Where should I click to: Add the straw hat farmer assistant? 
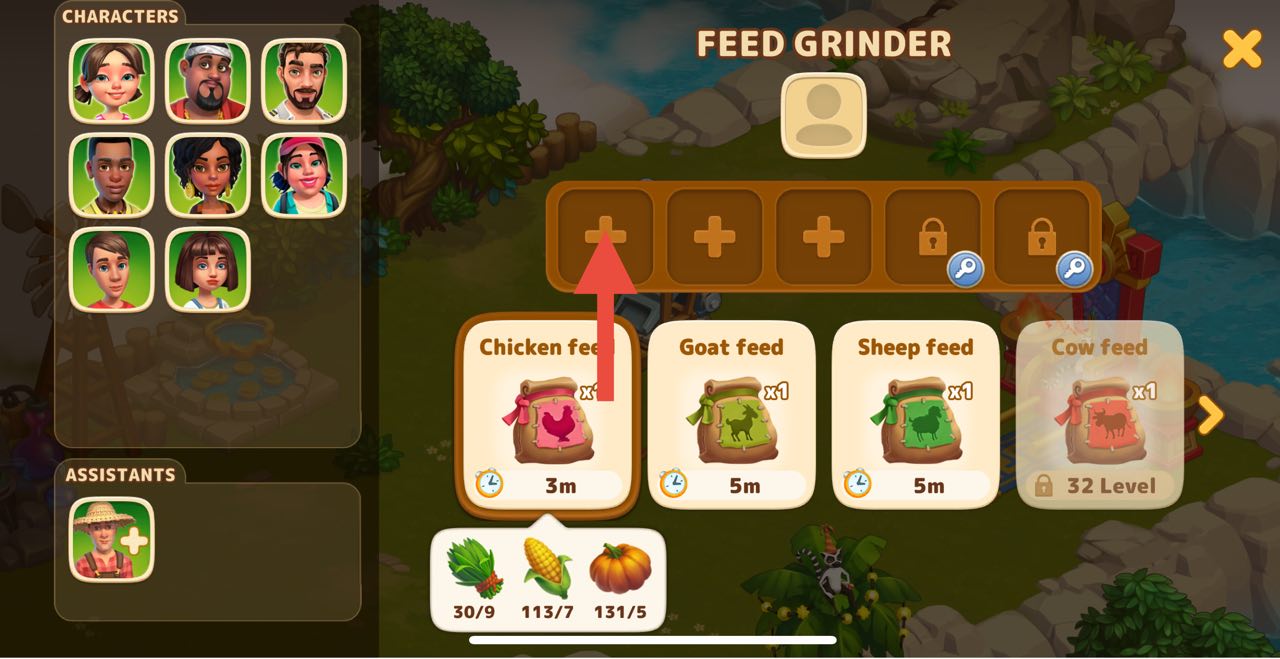point(112,539)
